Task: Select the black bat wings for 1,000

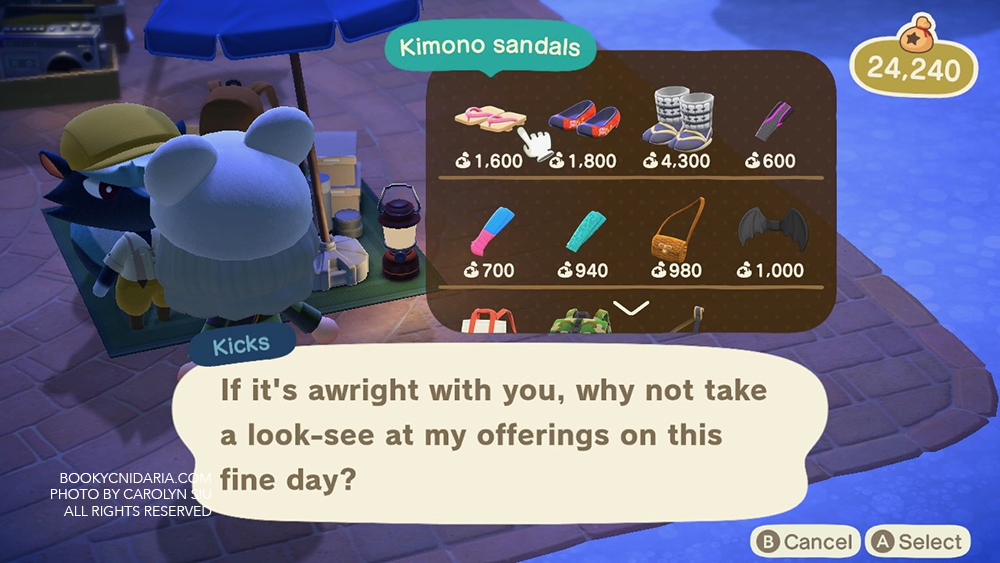Action: [771, 229]
